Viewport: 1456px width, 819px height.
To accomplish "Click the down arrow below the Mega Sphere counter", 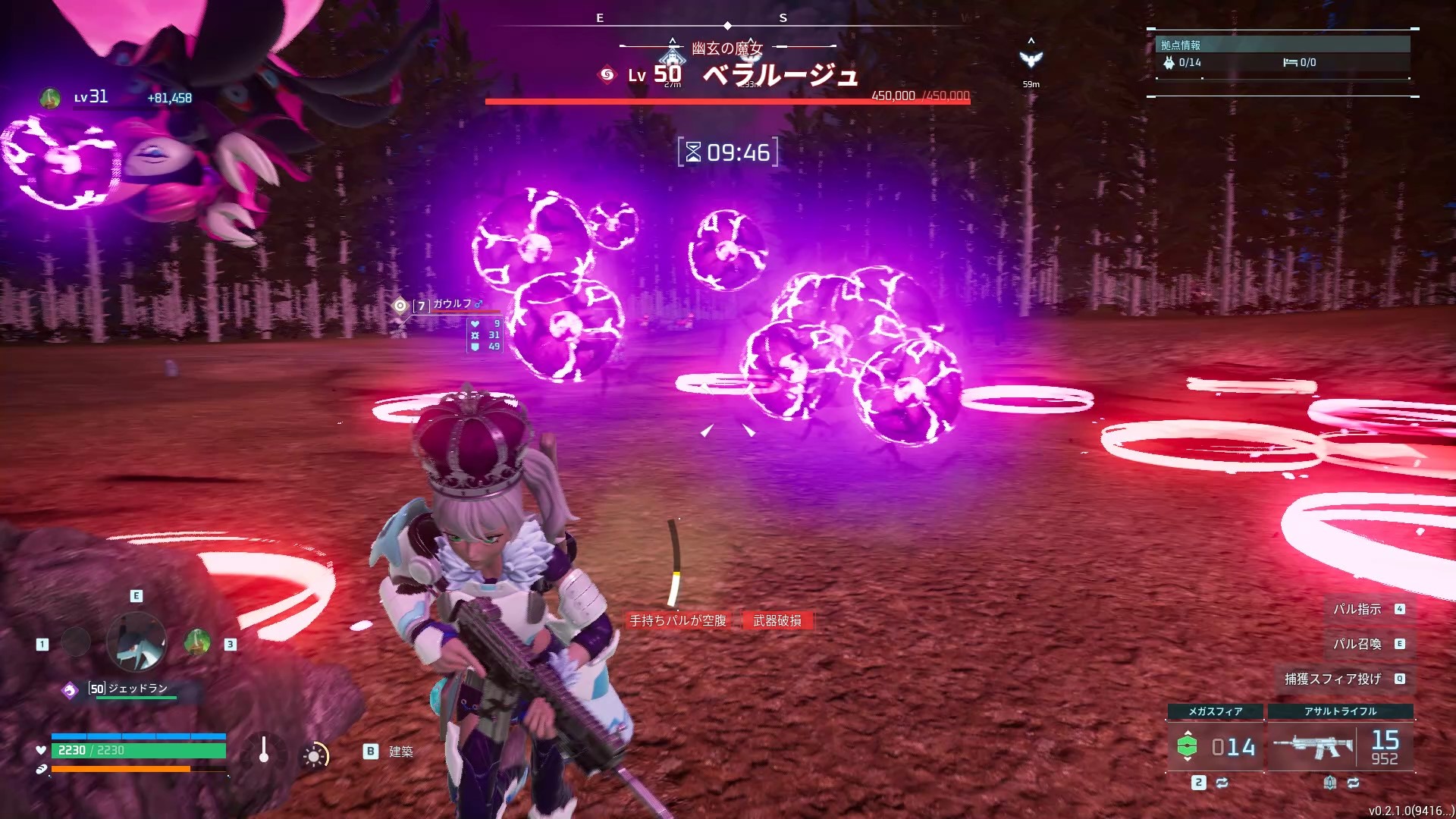I will click(x=1188, y=759).
